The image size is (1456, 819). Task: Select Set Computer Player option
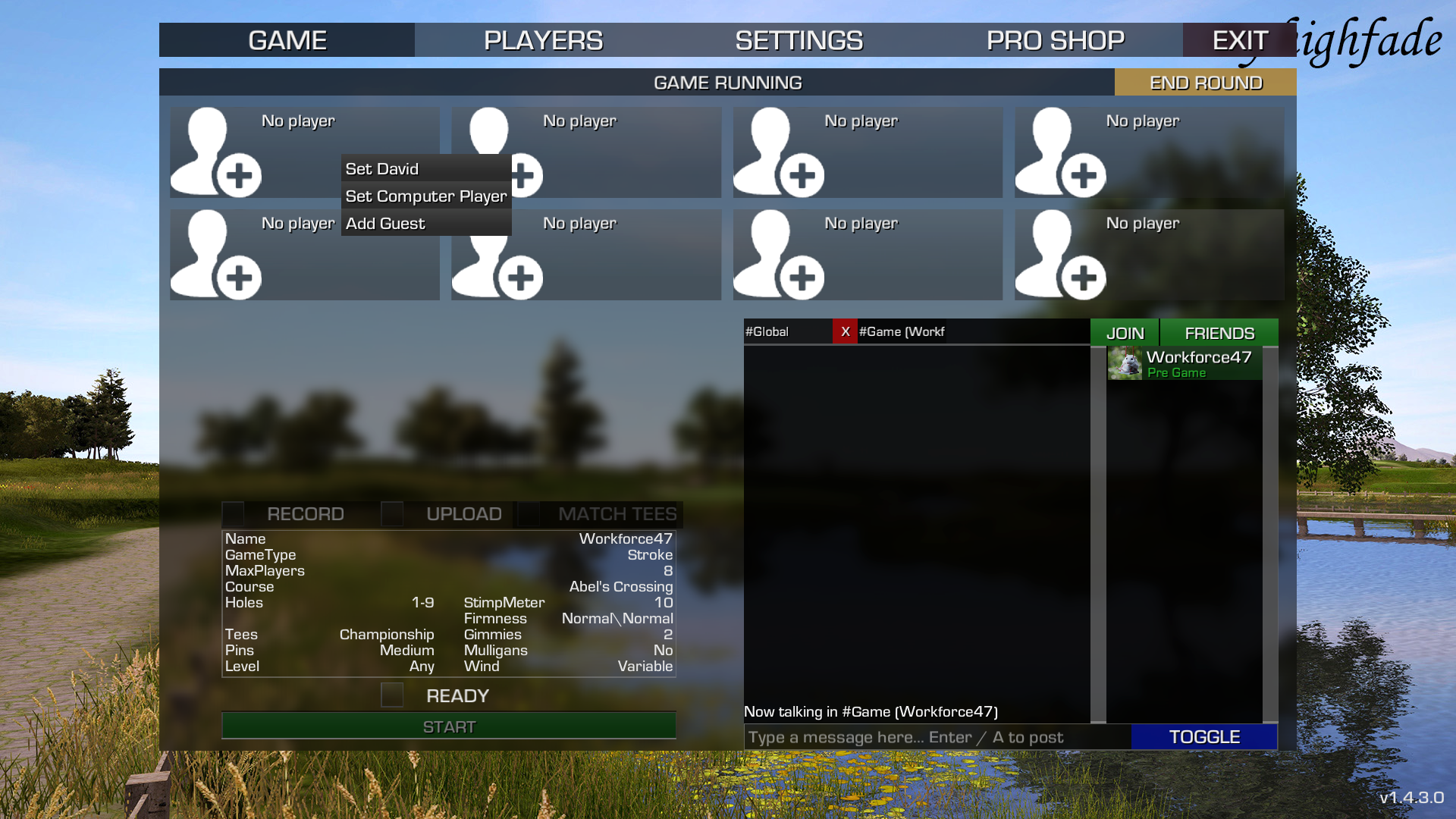(425, 196)
